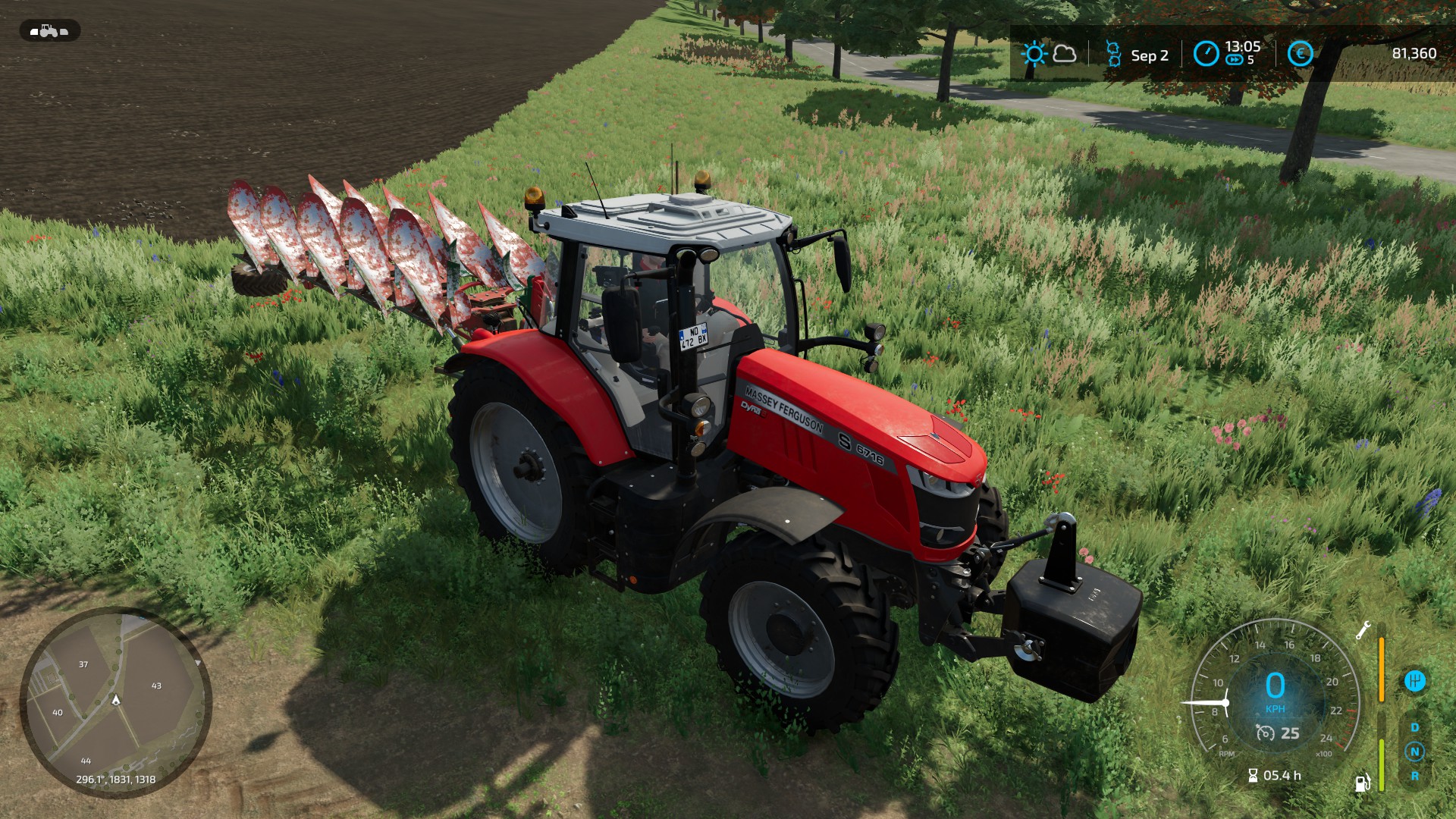
Task: Select the autumn leaves season icon
Action: pyautogui.click(x=1113, y=54)
